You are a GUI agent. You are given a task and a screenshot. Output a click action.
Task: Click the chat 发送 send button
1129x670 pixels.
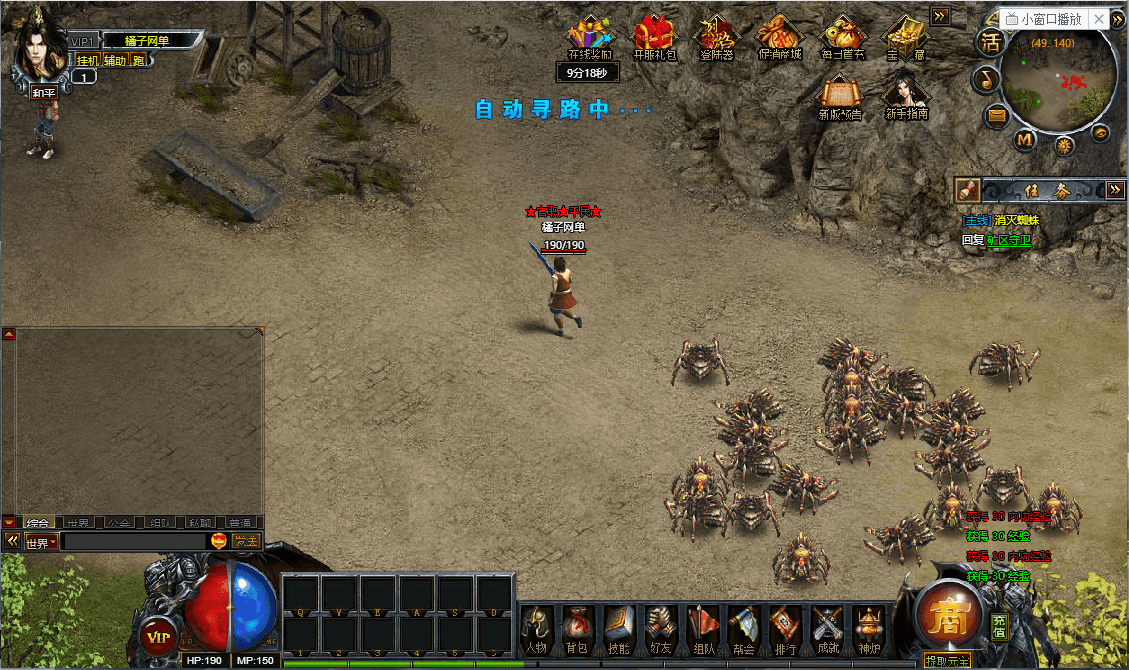tap(245, 541)
